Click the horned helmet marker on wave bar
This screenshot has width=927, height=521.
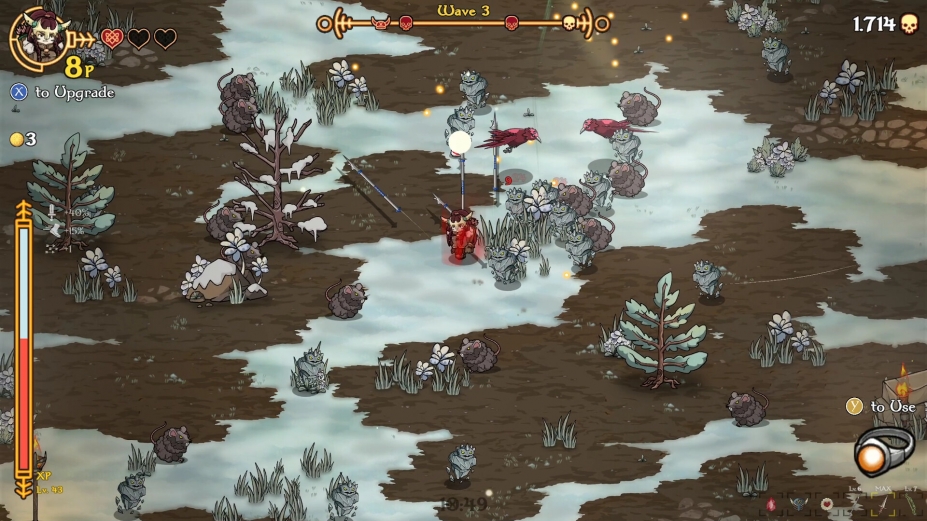click(381, 22)
